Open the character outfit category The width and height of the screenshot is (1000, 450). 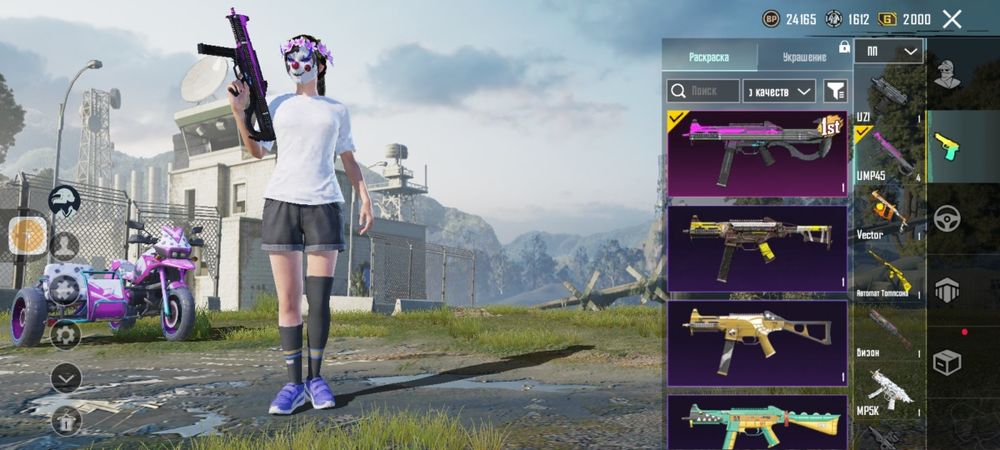[x=947, y=72]
